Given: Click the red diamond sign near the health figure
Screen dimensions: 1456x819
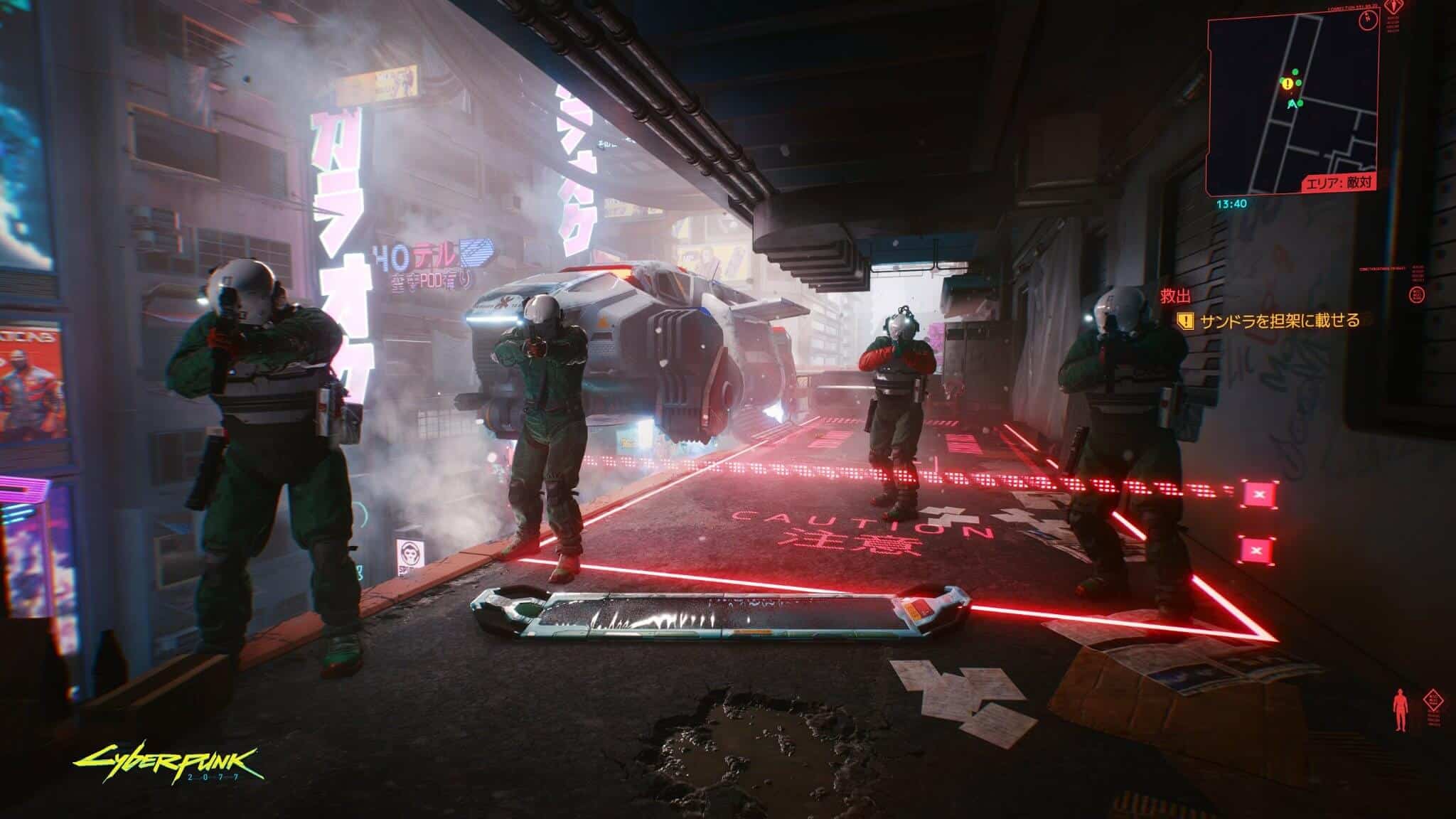Looking at the screenshot, I should 1433,700.
